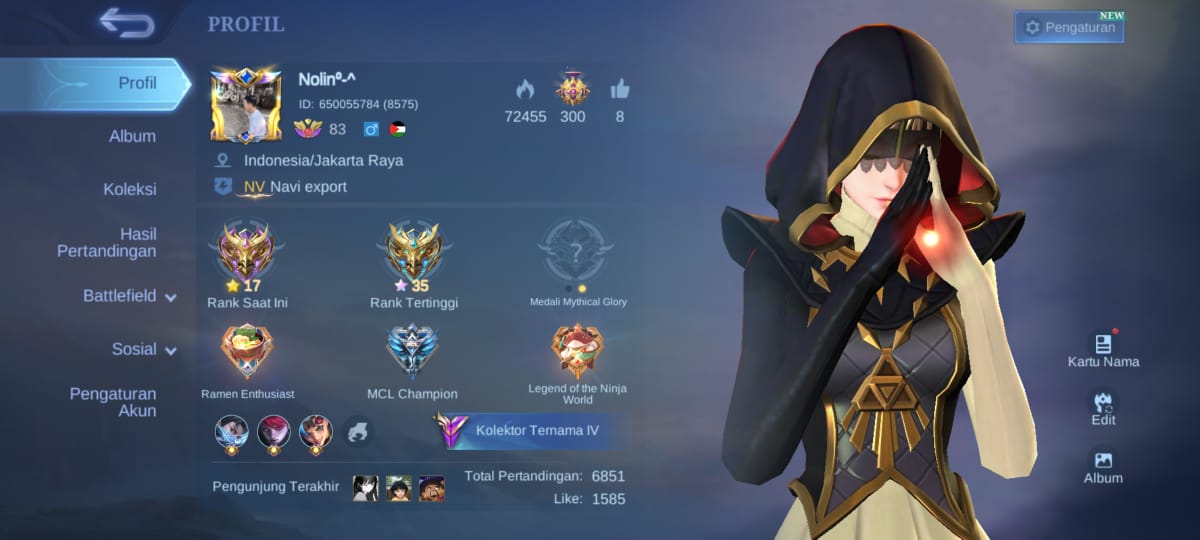Image resolution: width=1200 pixels, height=540 pixels.
Task: Inspect the Medali Mythical Glory emblem
Action: 577,248
